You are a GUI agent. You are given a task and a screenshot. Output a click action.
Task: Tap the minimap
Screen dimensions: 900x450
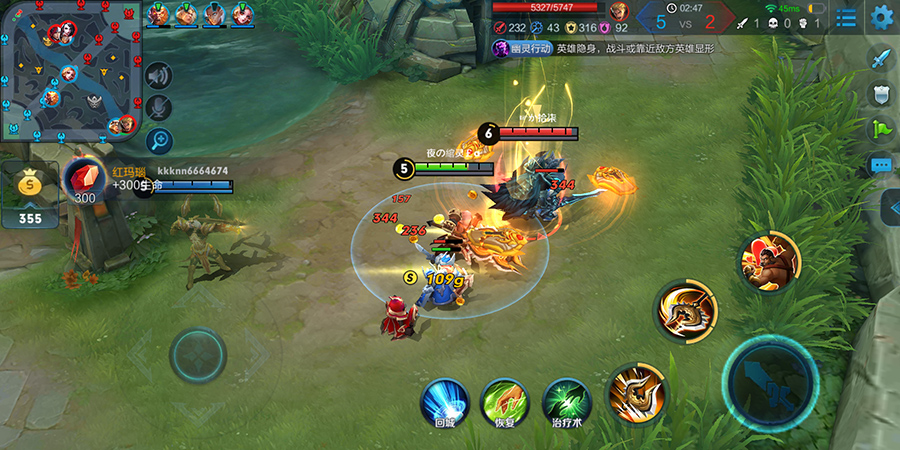[70, 70]
